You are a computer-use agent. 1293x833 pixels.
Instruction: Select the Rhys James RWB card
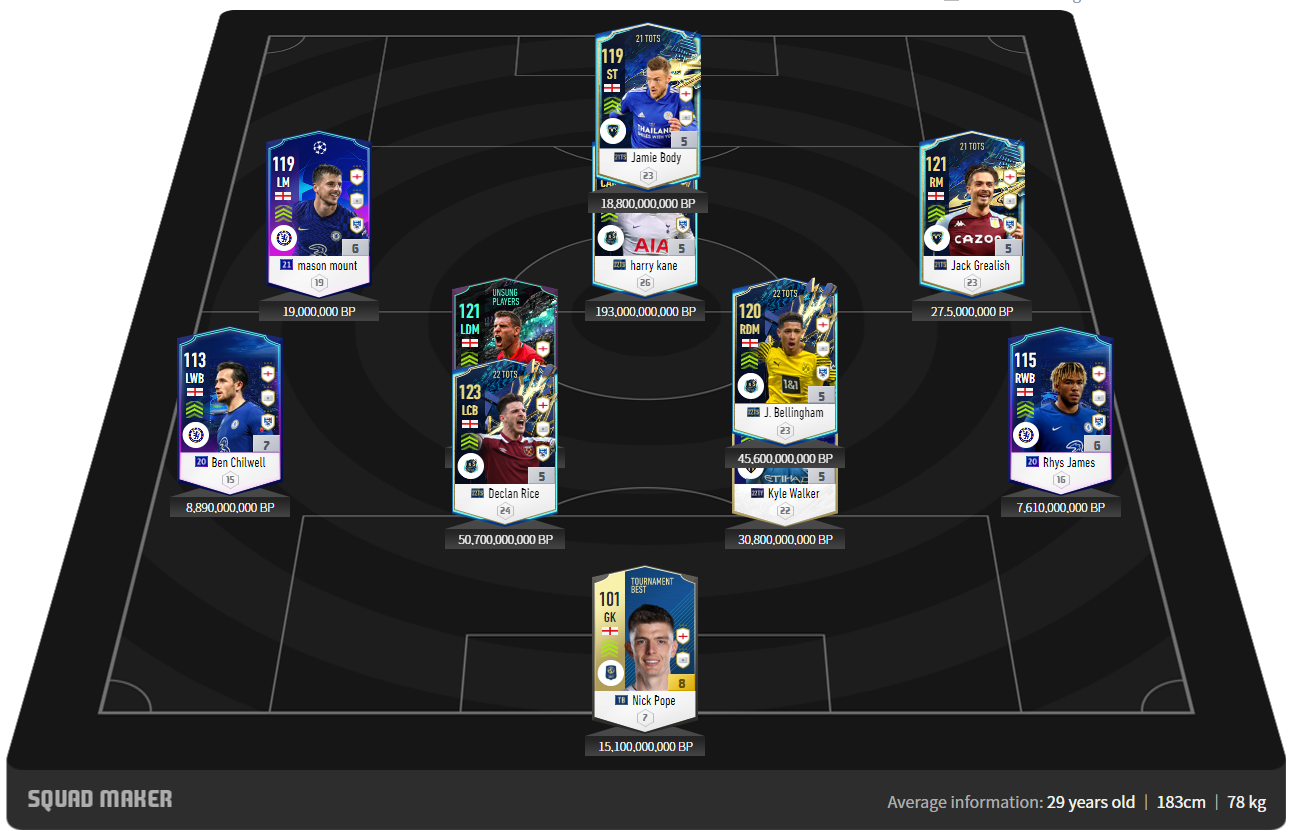point(1060,410)
